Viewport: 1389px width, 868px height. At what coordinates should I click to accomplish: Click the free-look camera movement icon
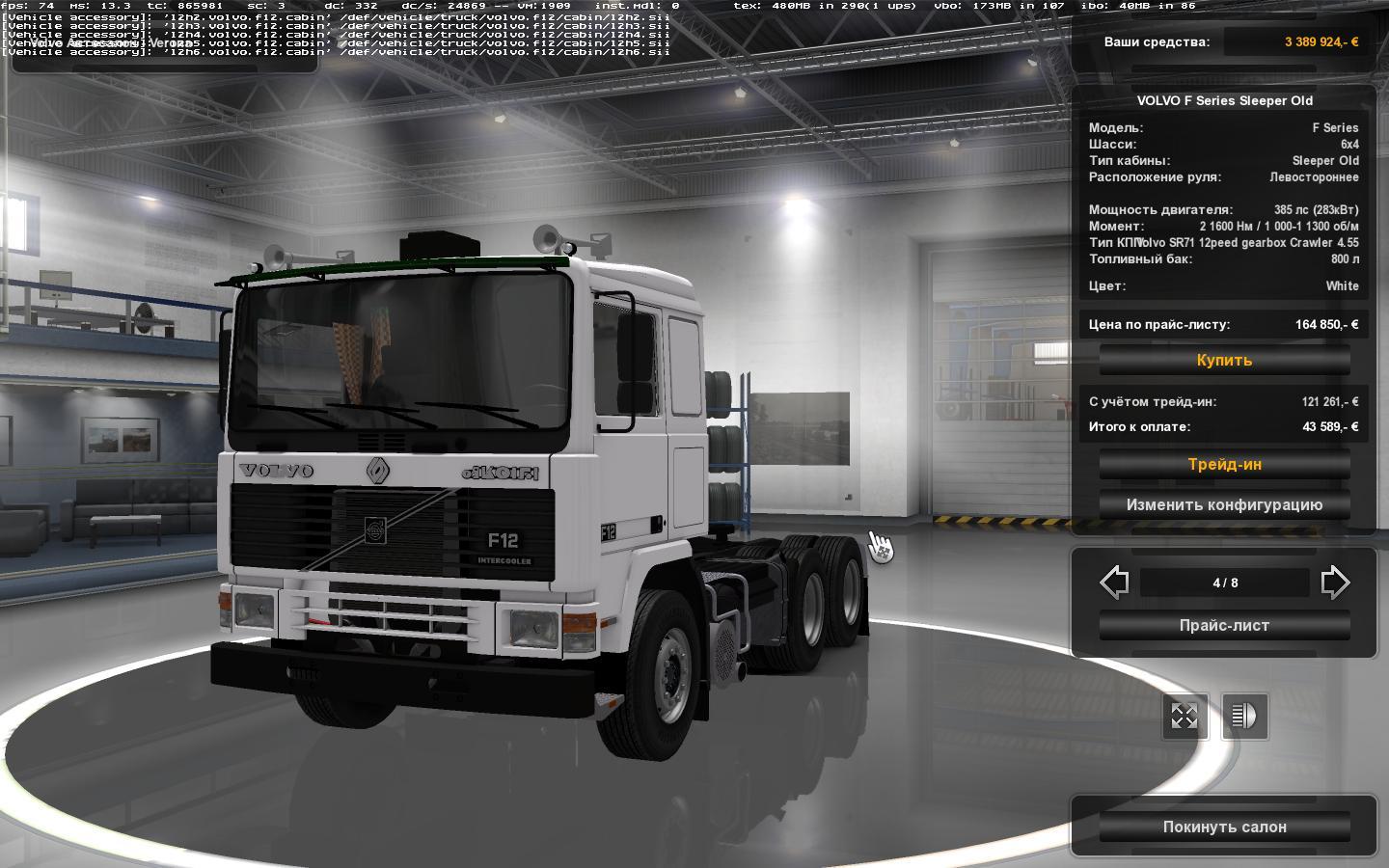[1184, 717]
